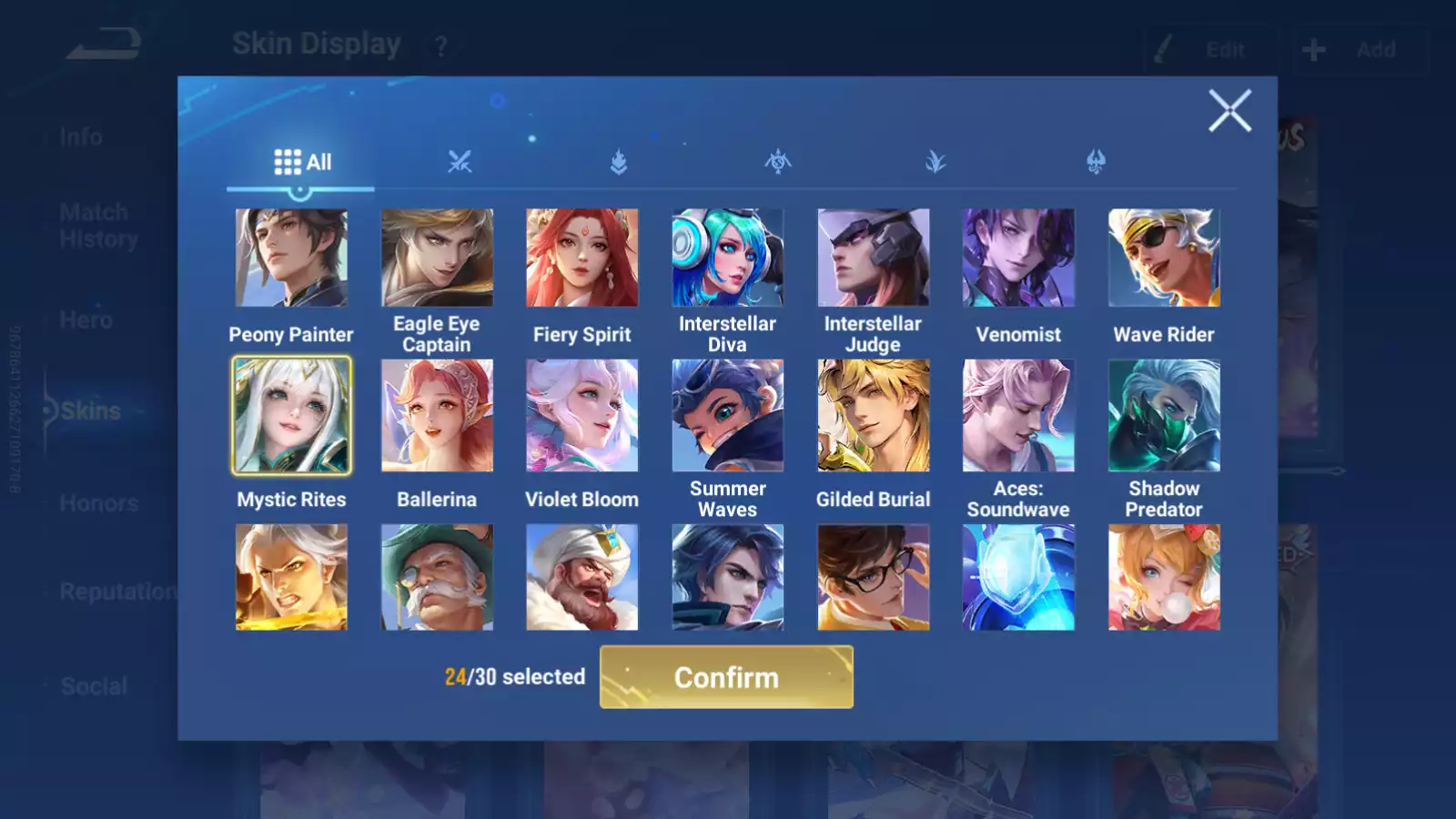Image resolution: width=1456 pixels, height=819 pixels.
Task: Choose the Eagle Eye Captain skin
Action: pos(437,258)
